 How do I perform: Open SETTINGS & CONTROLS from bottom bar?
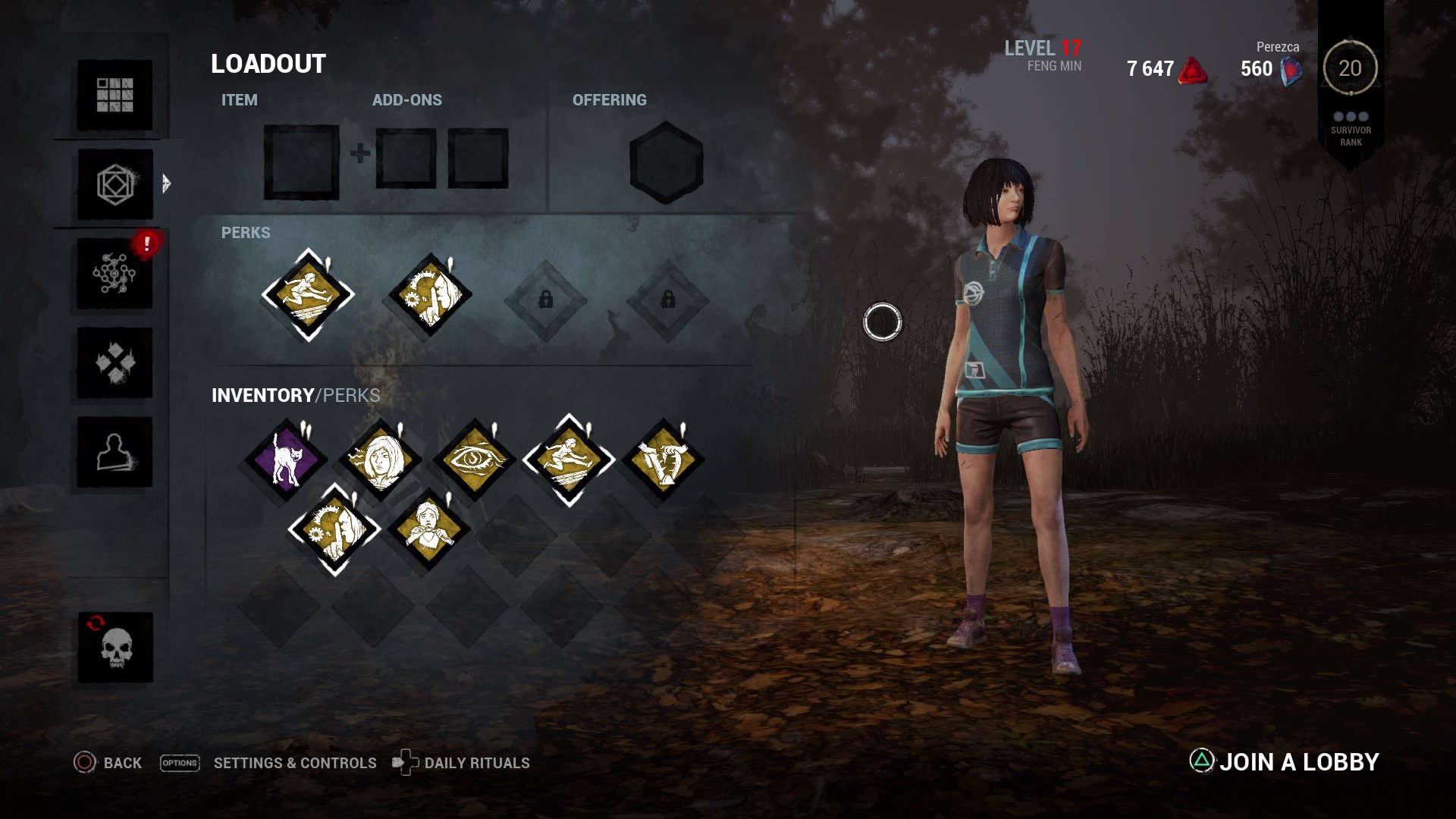(x=294, y=763)
